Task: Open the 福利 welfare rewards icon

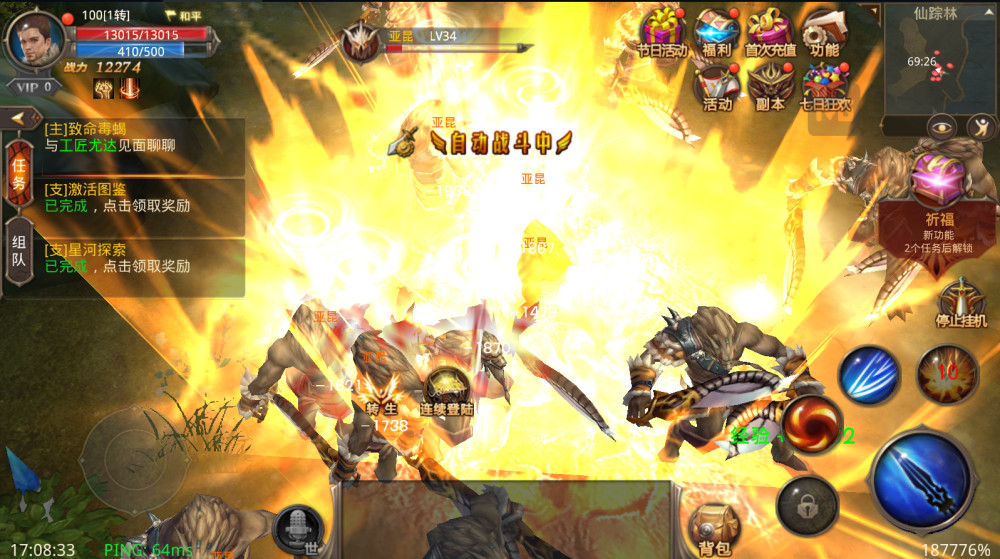Action: 716,31
